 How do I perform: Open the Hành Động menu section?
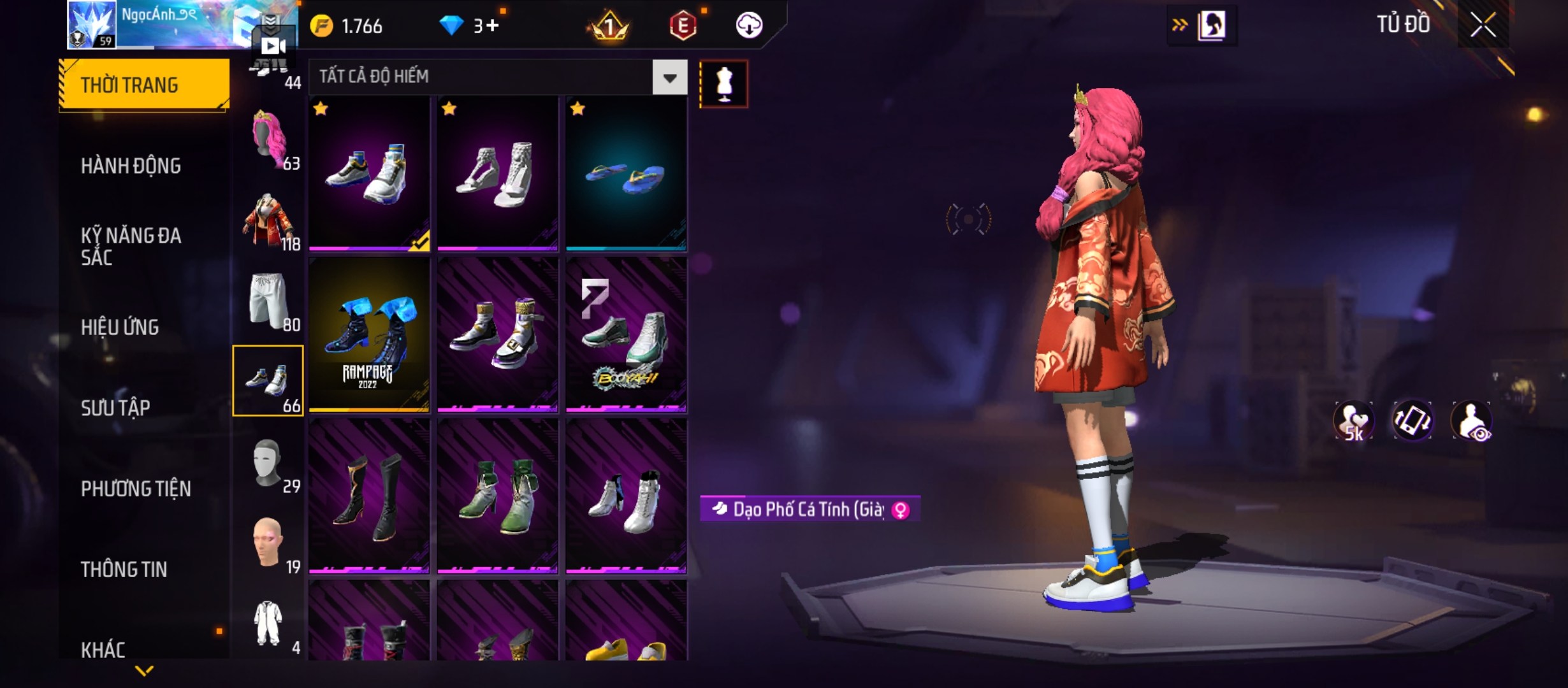click(x=131, y=166)
